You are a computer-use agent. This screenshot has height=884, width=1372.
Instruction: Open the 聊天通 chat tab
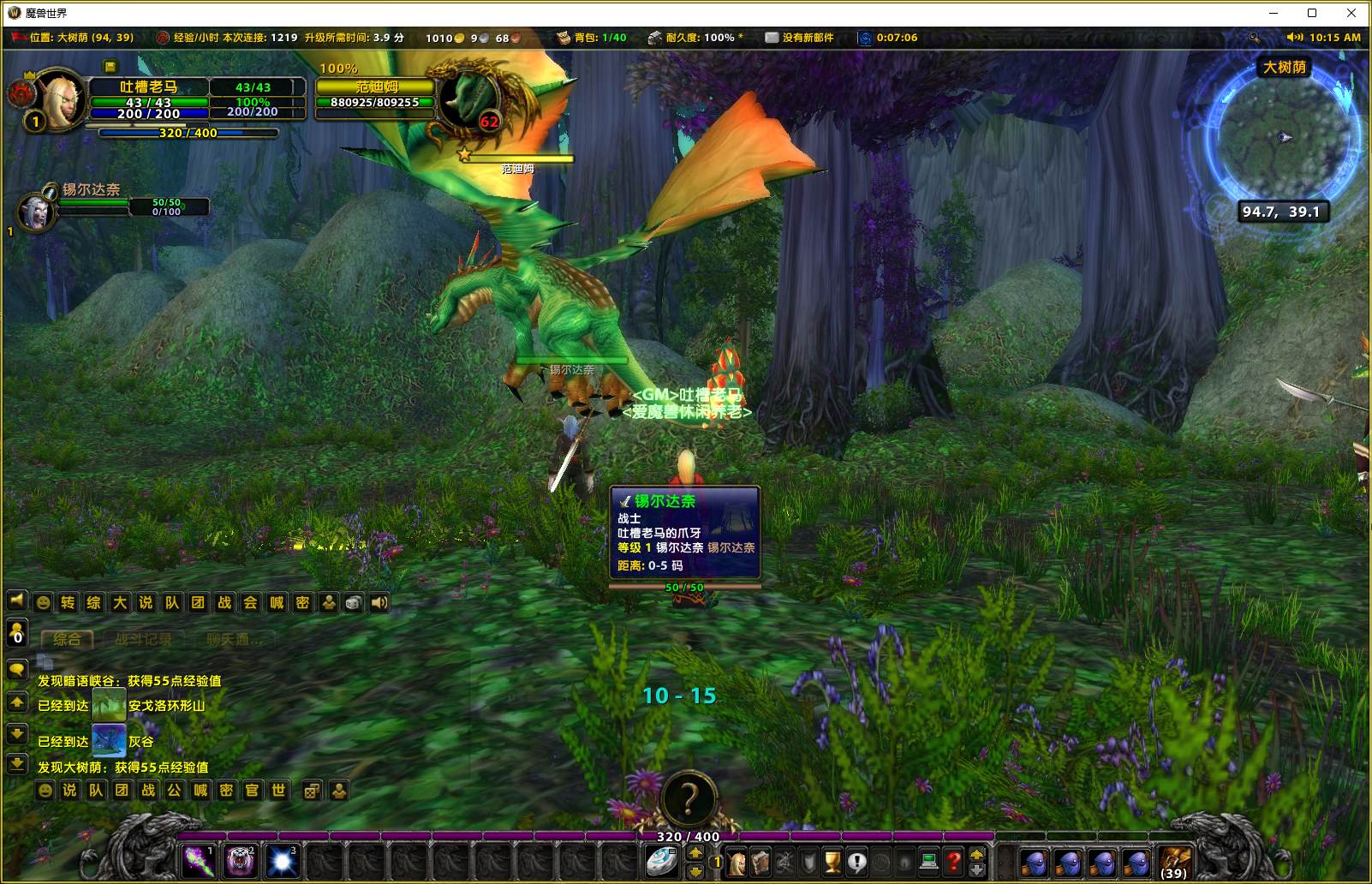tap(234, 639)
